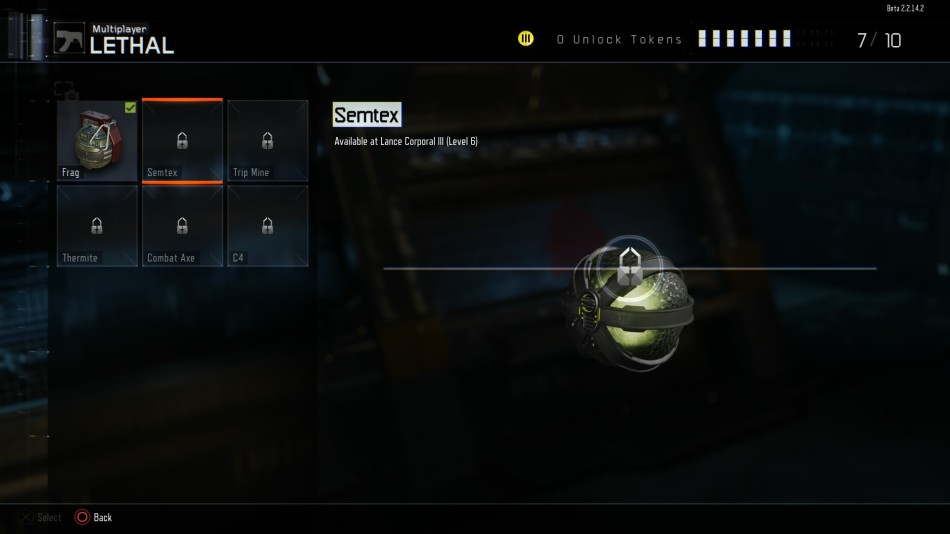Select the locked Combat Axe tile
950x534 pixels.
coord(182,226)
